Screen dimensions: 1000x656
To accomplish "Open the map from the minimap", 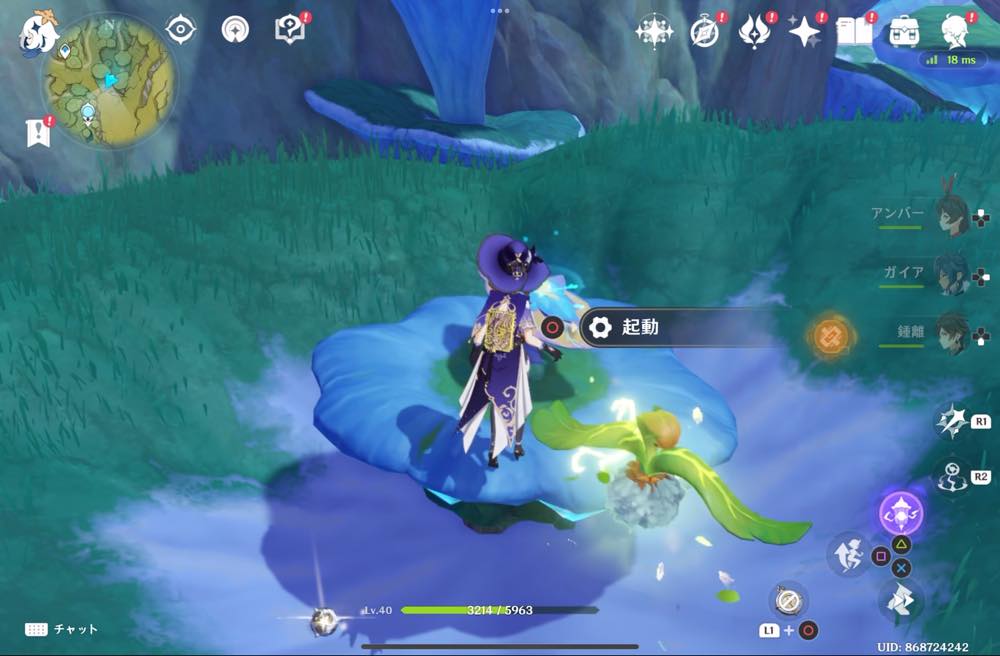I will (109, 78).
